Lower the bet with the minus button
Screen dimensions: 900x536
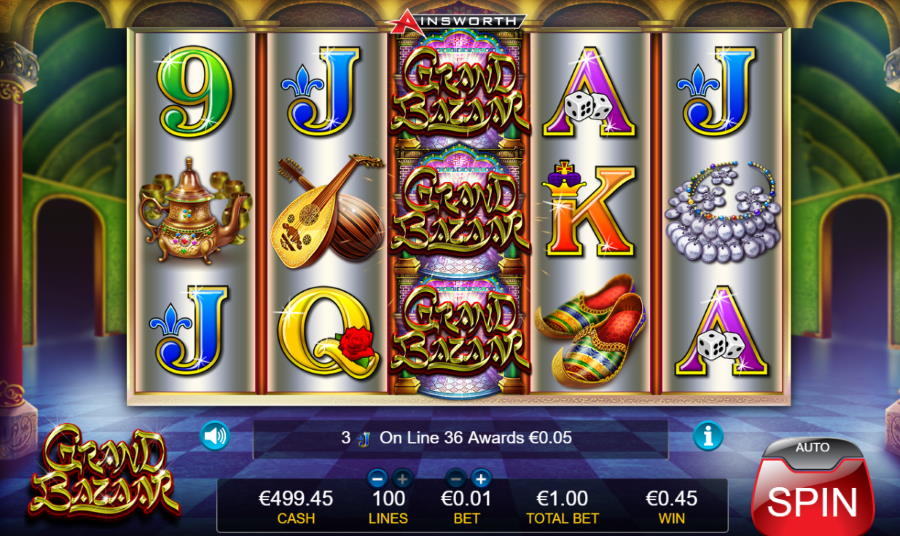455,478
